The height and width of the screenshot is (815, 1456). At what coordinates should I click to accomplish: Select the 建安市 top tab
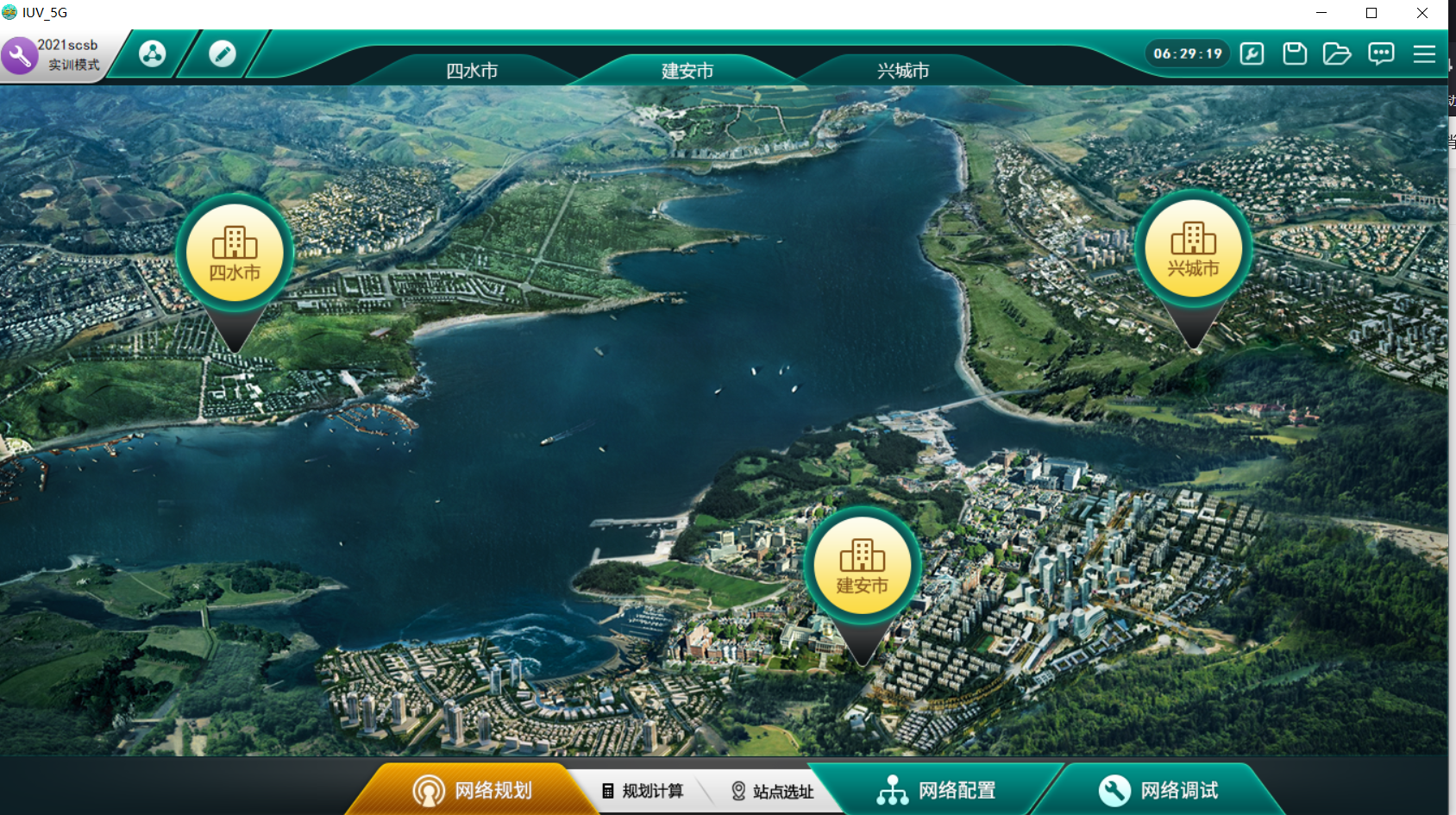coord(687,71)
